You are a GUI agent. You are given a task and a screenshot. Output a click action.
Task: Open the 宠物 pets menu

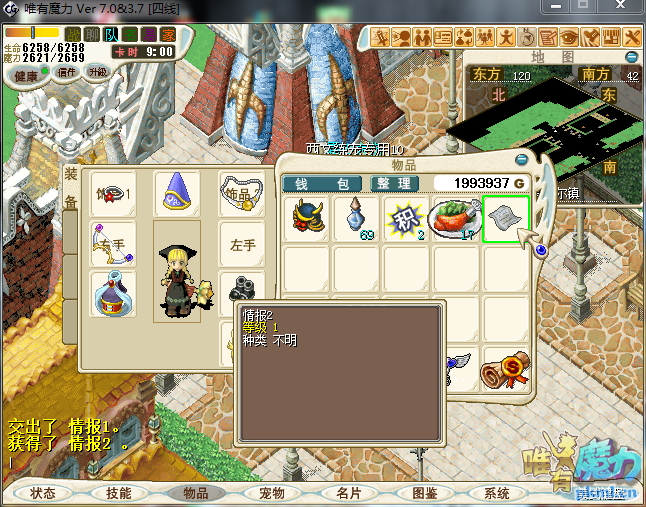272,493
